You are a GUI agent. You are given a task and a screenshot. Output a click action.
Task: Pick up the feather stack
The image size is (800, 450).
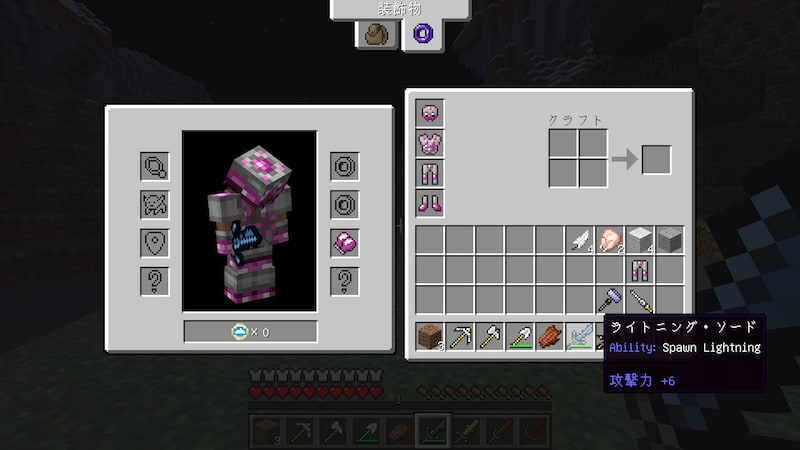coord(580,240)
